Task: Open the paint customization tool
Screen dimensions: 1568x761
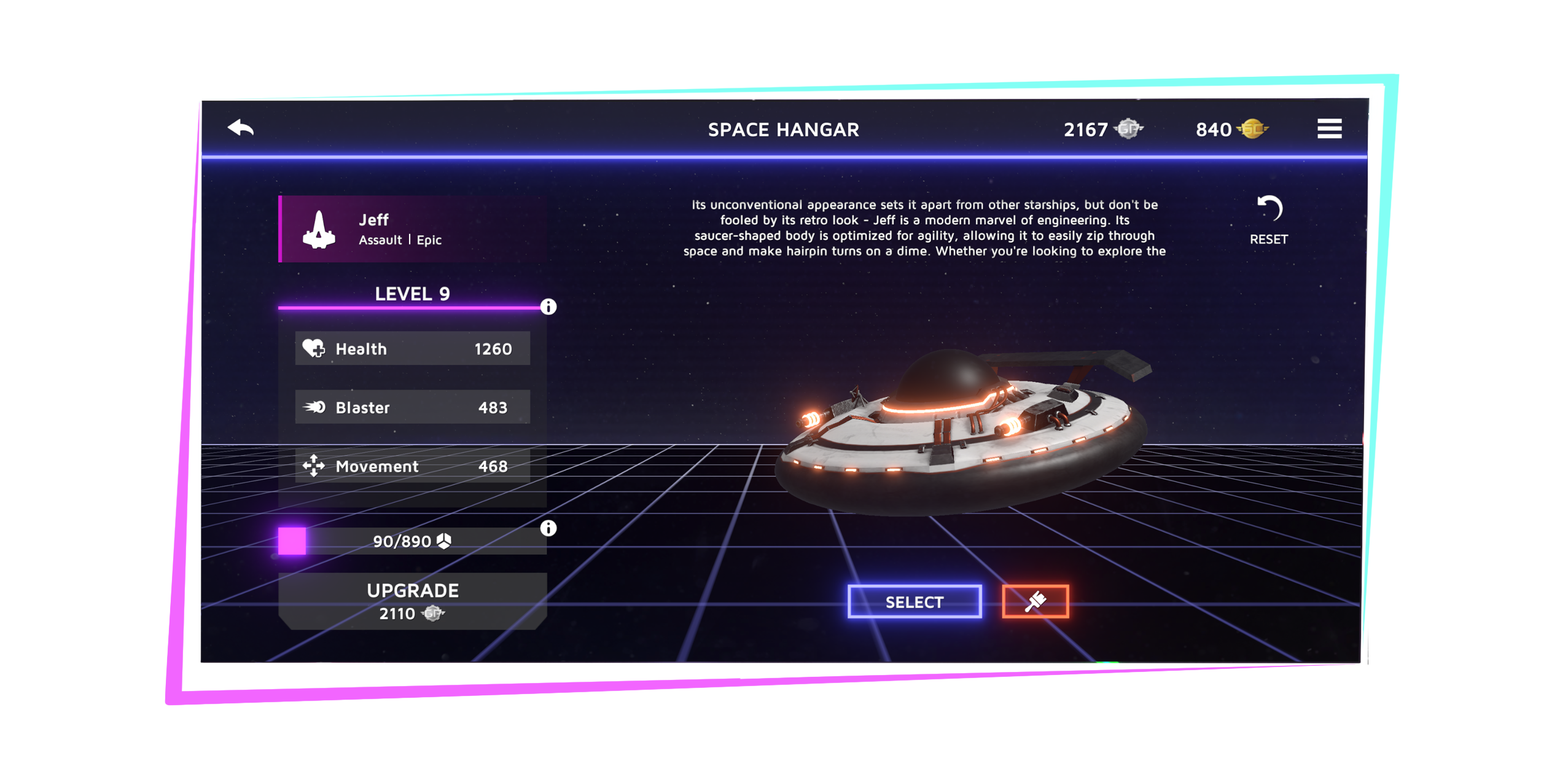Action: 1036,601
